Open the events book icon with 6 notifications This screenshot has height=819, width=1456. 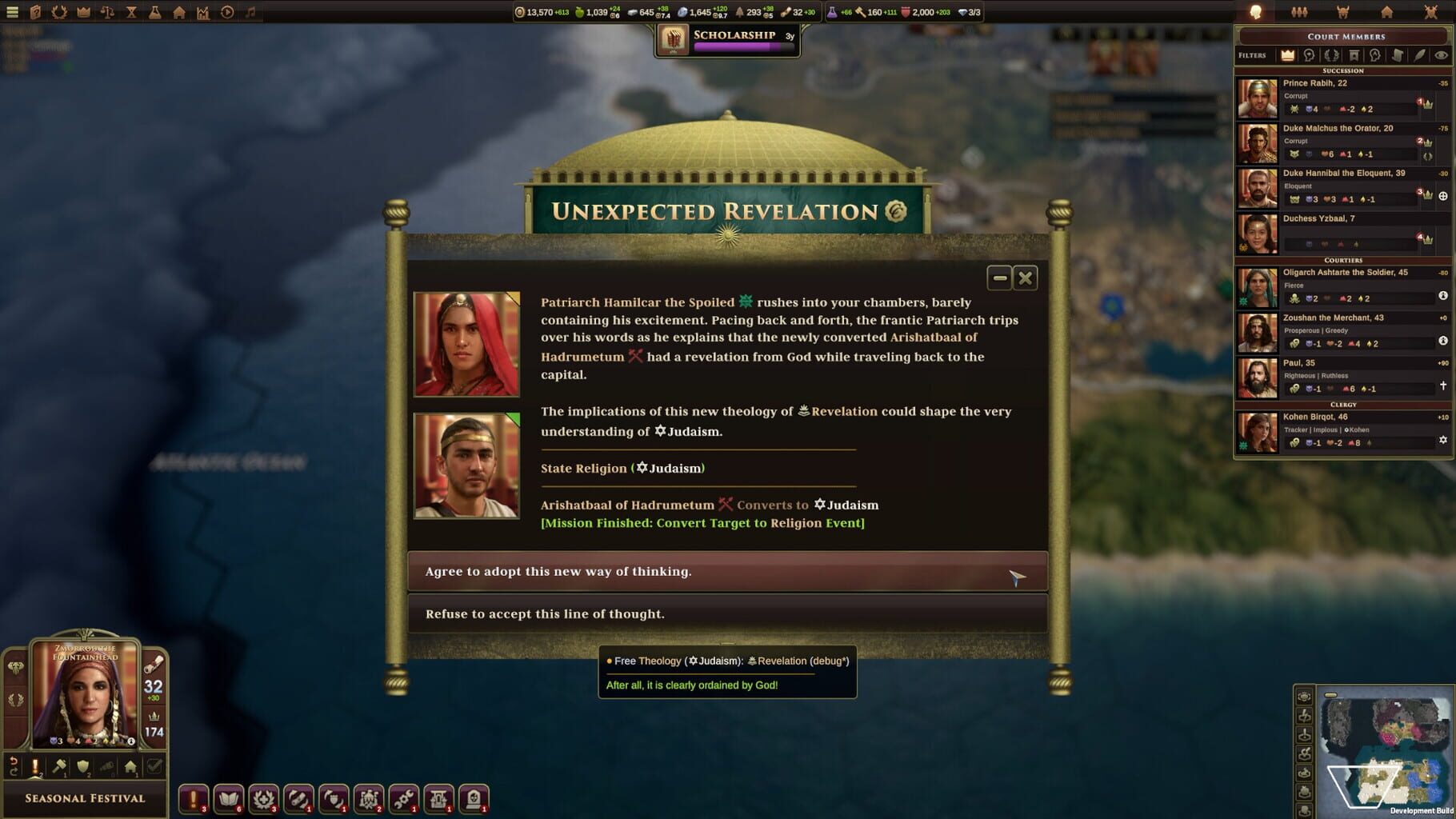click(229, 797)
